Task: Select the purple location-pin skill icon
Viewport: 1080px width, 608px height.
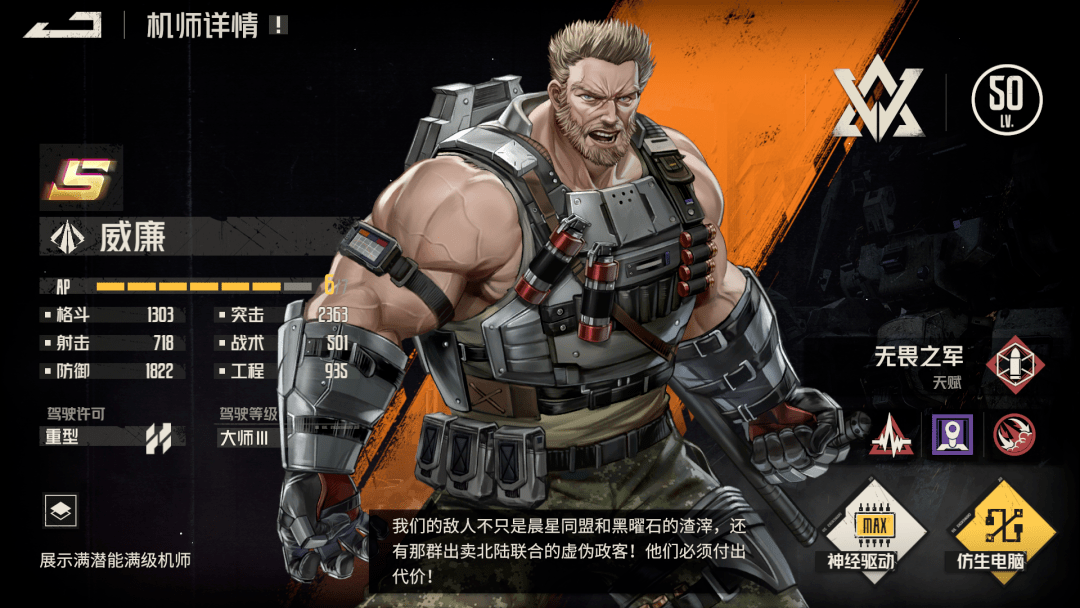Action: pyautogui.click(x=952, y=434)
